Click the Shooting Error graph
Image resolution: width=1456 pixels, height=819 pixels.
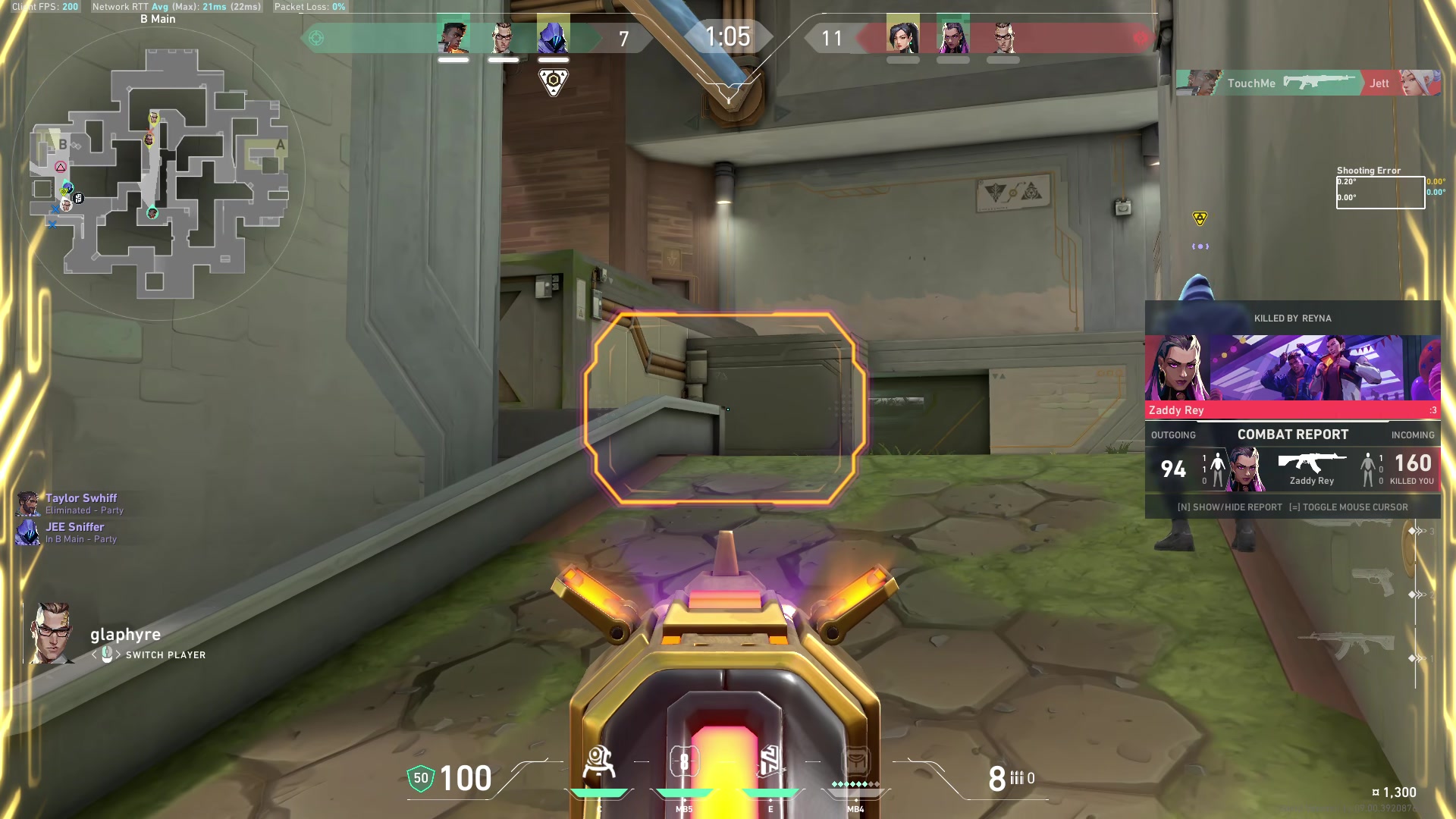point(1379,192)
